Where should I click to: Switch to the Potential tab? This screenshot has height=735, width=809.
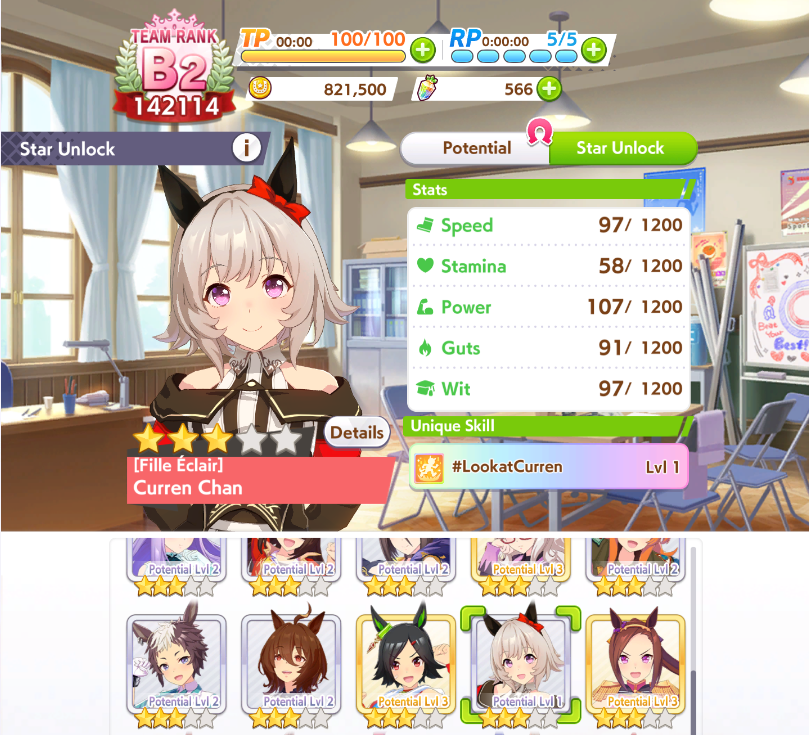tap(476, 148)
